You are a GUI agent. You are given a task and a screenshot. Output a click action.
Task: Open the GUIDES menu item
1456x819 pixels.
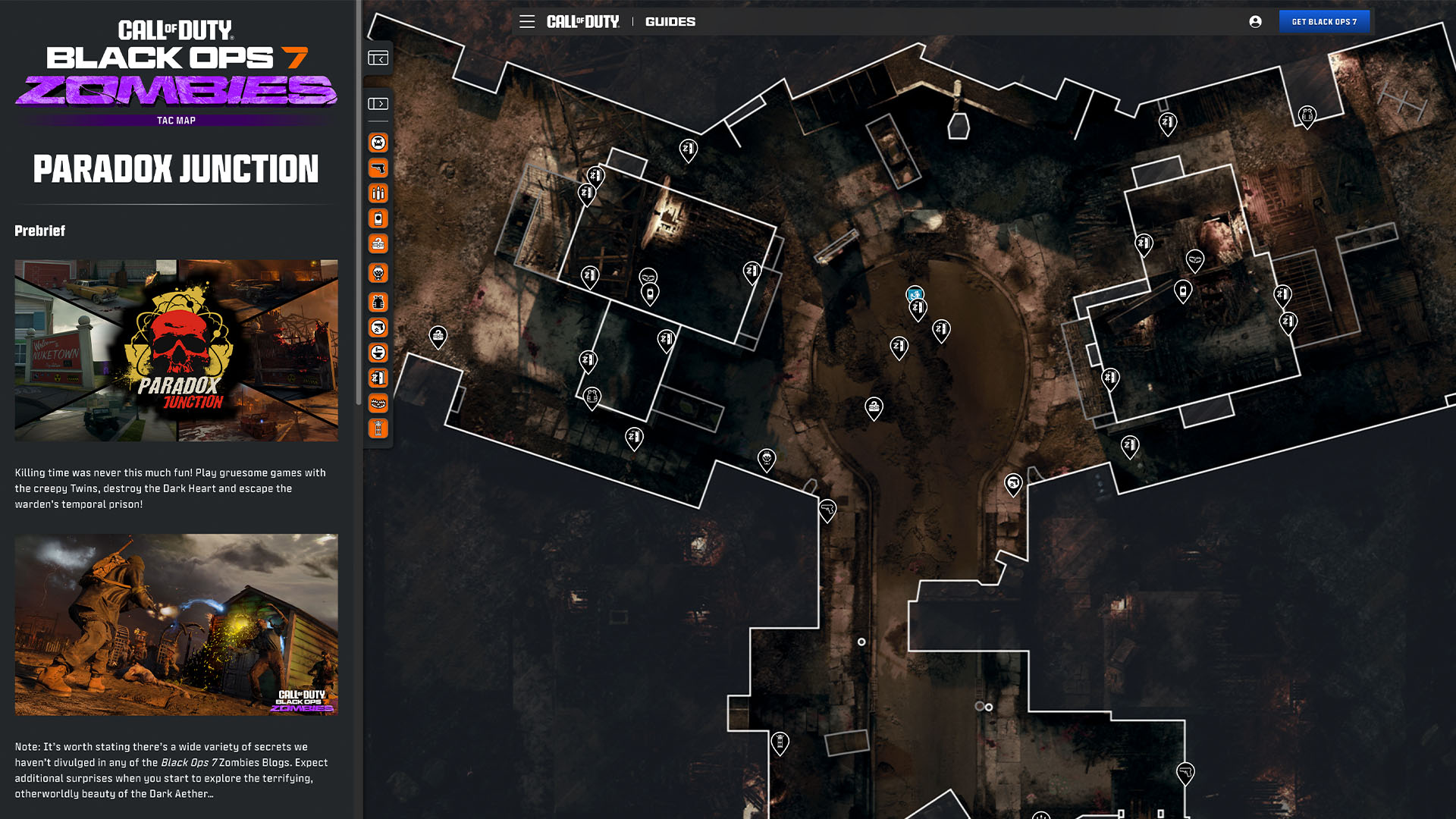pyautogui.click(x=670, y=21)
